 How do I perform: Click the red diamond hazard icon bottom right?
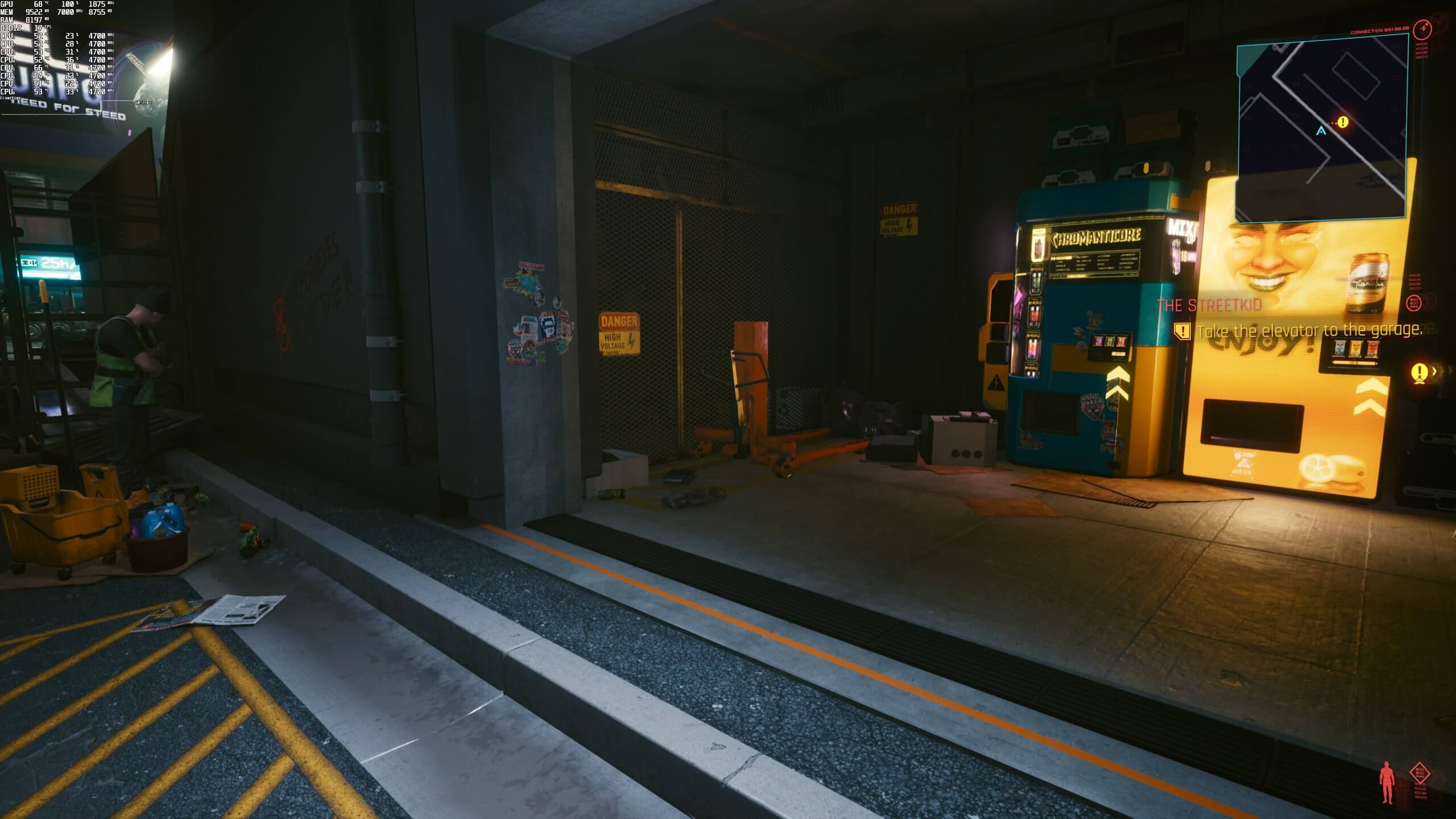point(1420,772)
